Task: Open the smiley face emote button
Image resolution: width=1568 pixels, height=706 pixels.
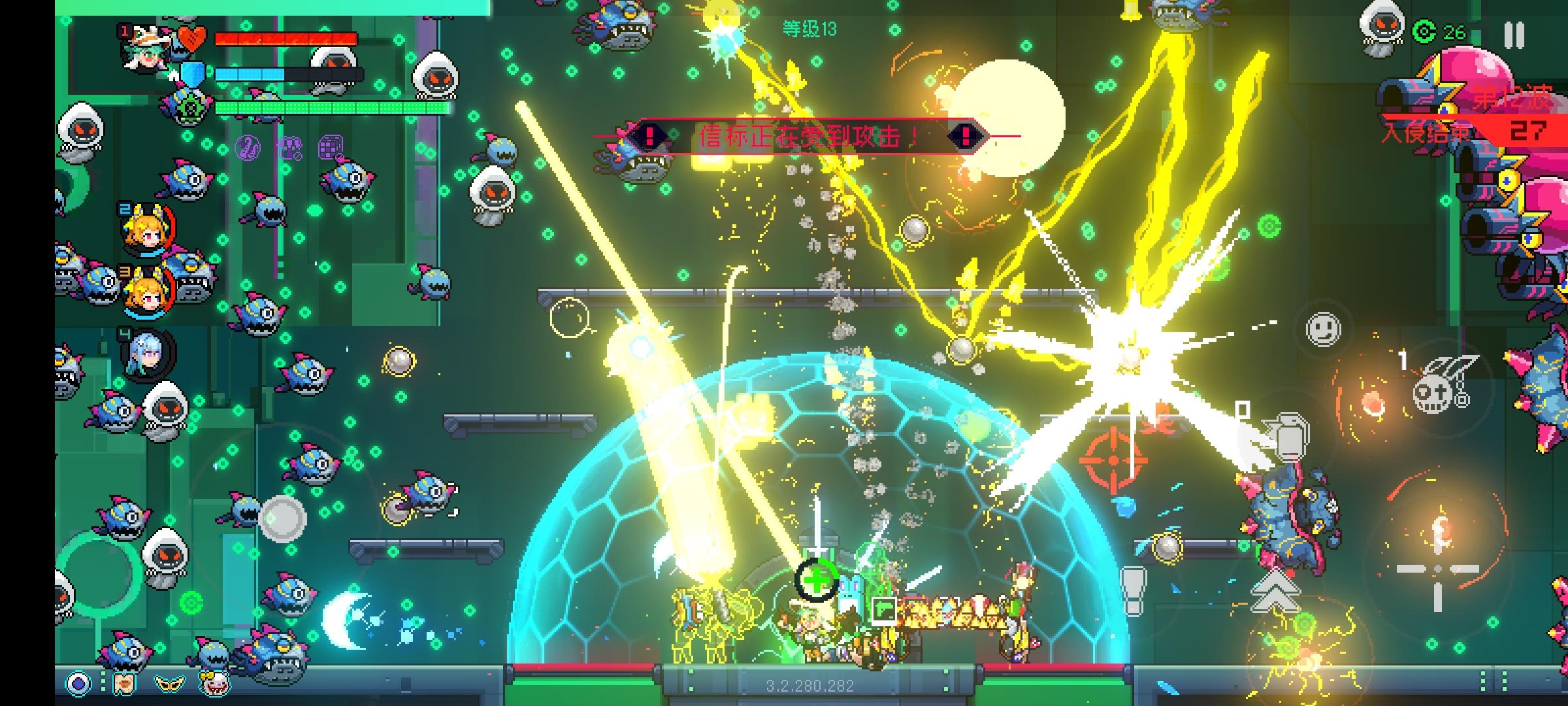Action: (x=1323, y=329)
